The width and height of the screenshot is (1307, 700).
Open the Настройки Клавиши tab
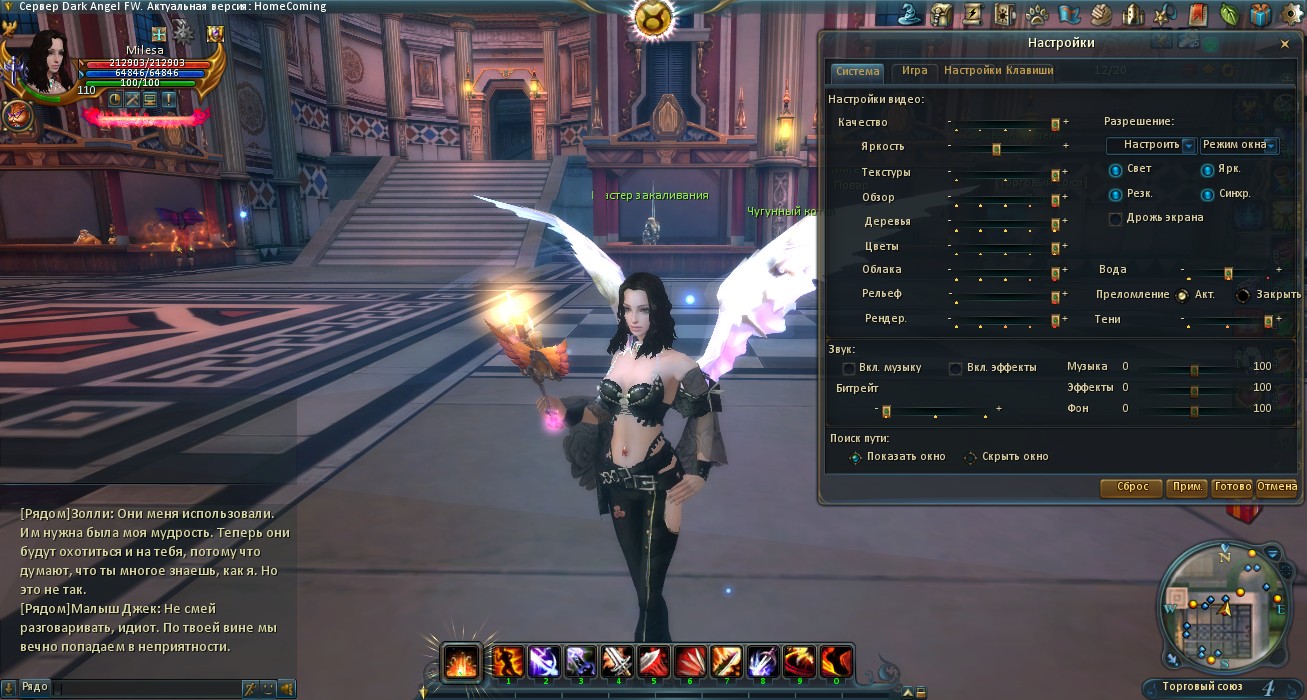click(998, 71)
